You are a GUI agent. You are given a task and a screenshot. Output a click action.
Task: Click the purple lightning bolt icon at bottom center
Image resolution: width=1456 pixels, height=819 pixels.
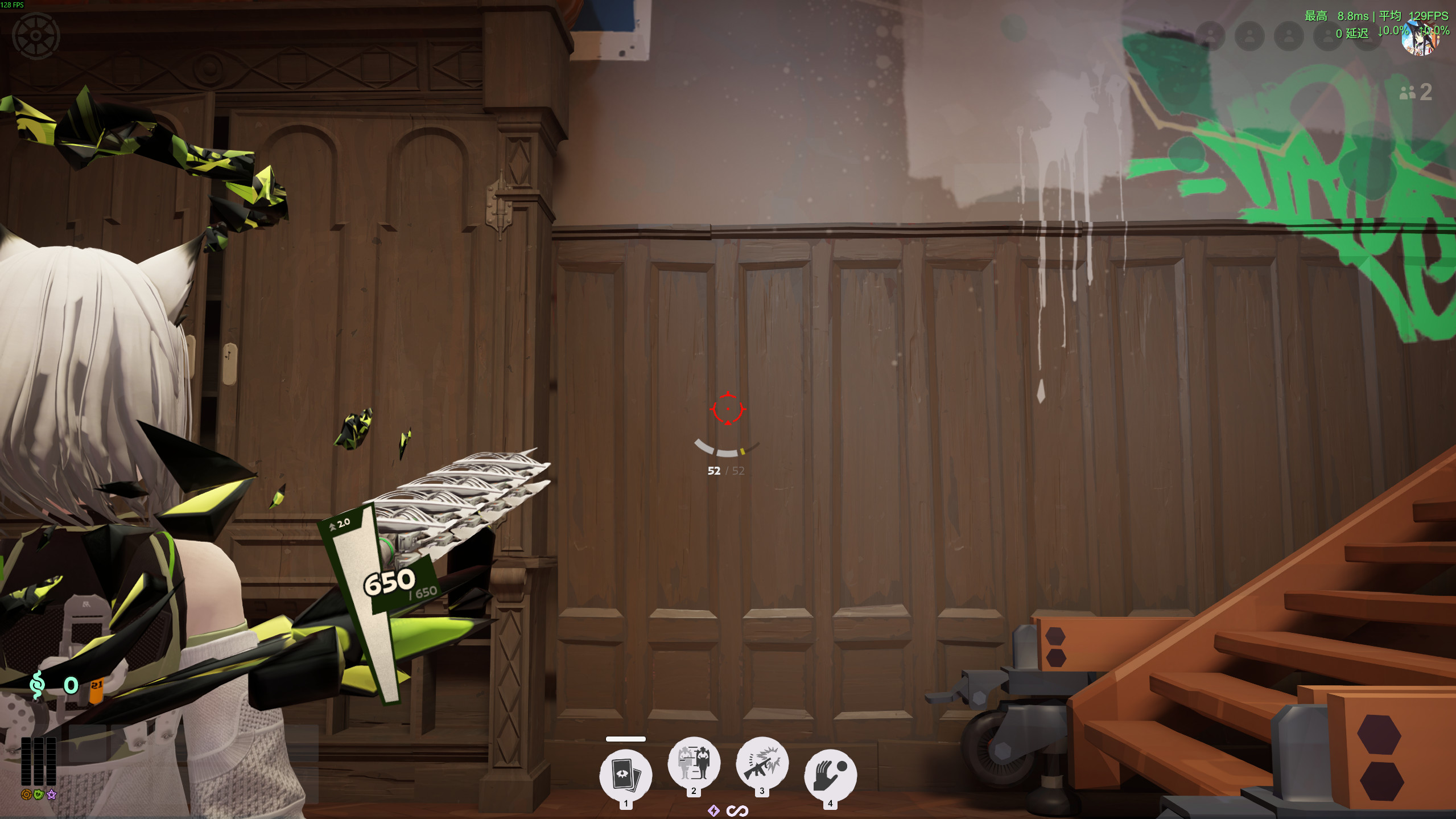[714, 810]
